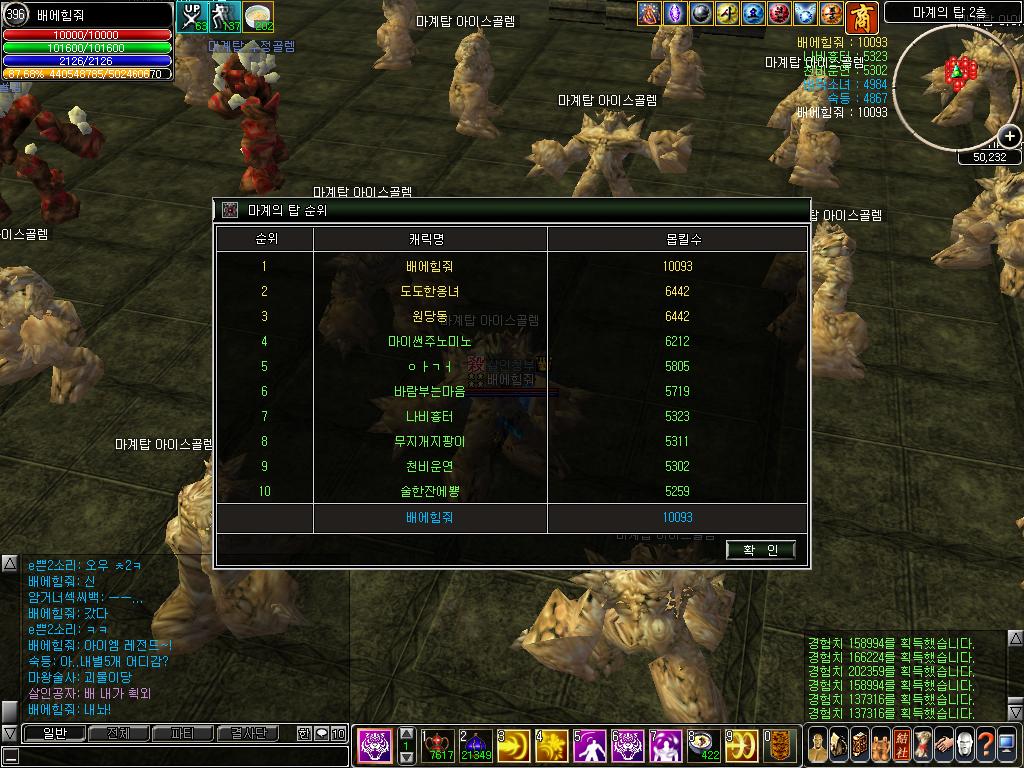The width and height of the screenshot is (1024, 768).
Task: Use the red potion in hotbar slot 1
Action: (437, 745)
